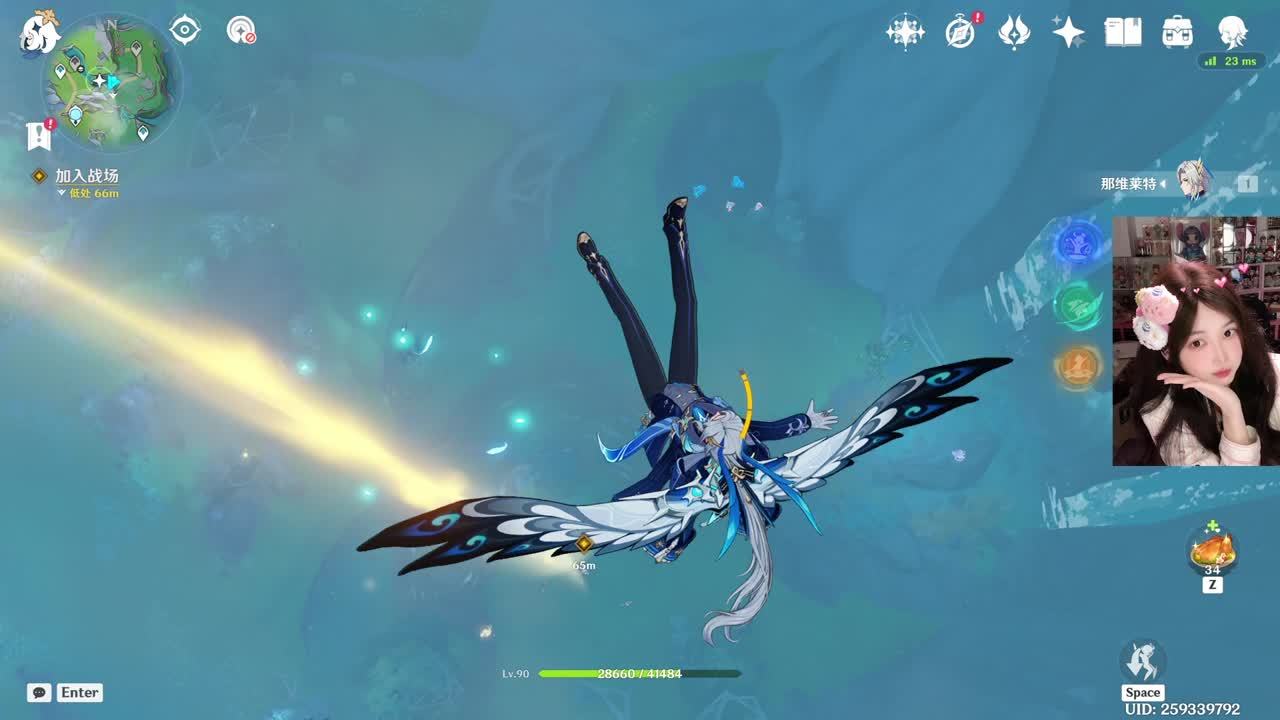This screenshot has width=1280, height=720.
Task: Open the four-pointed star wish icon
Action: (904, 32)
